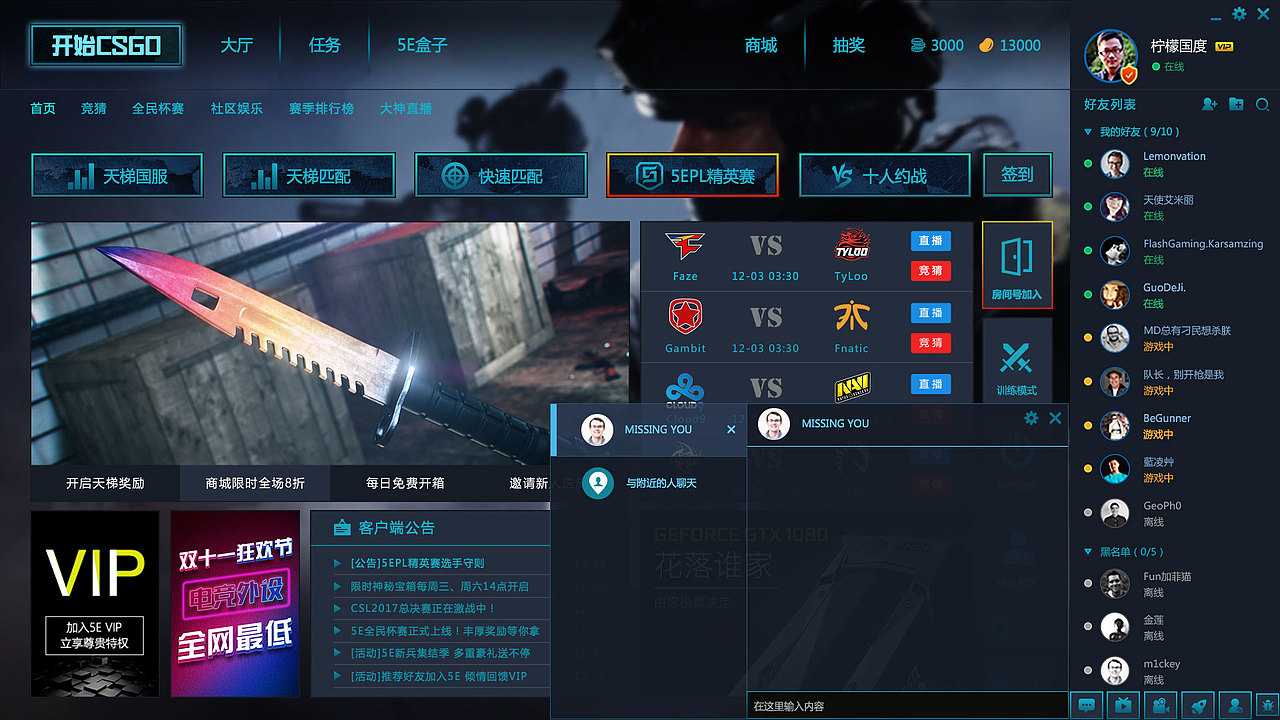Screen dimensions: 1280x720
Task: Open settings gear in the MISSING YOU chat window
Action: [x=1030, y=420]
